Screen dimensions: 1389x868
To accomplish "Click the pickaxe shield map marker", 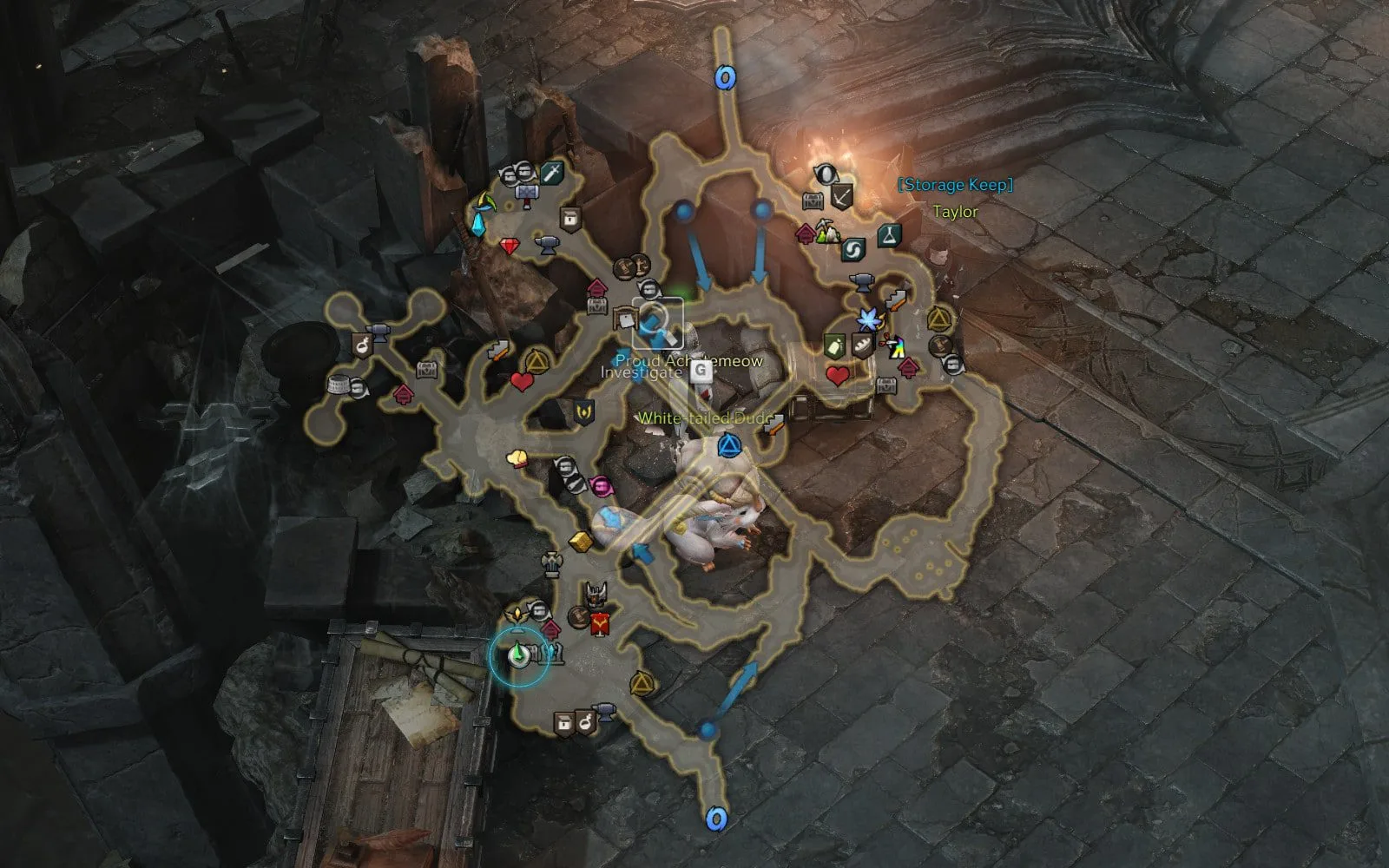I will tap(840, 197).
